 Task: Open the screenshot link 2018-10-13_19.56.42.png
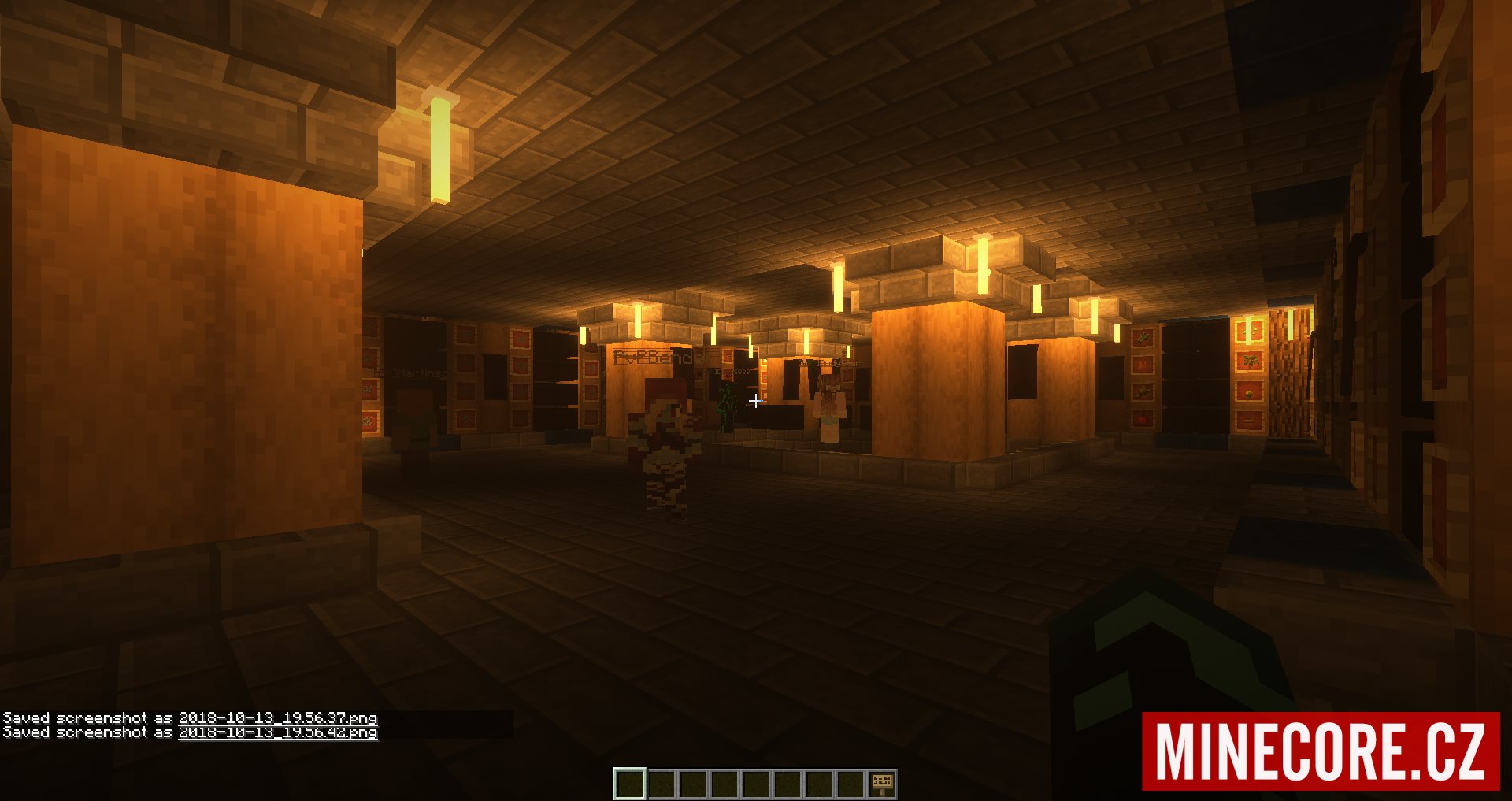point(277,732)
